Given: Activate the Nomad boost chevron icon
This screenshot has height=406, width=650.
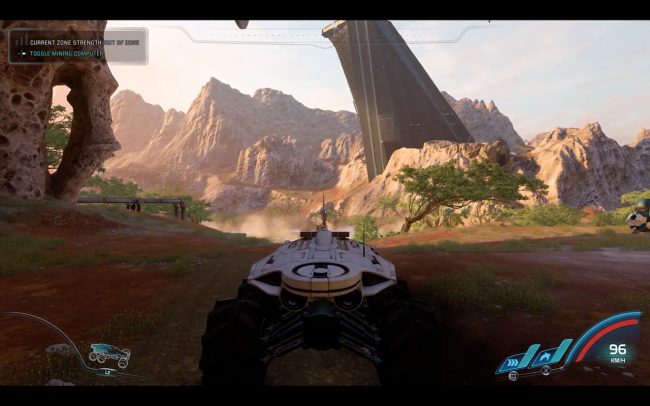Looking at the screenshot, I should 512,362.
